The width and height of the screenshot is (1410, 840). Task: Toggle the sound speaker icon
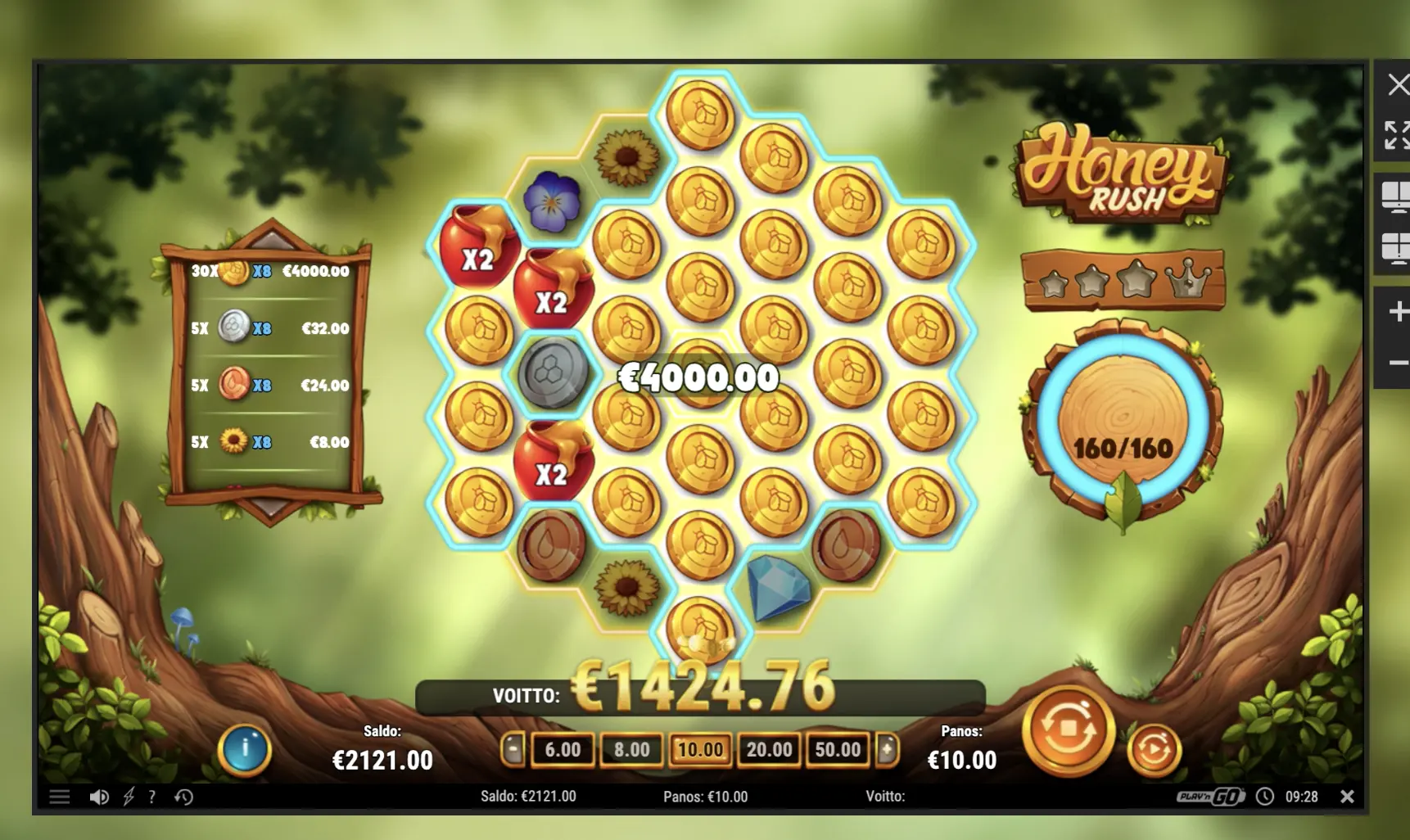[99, 797]
